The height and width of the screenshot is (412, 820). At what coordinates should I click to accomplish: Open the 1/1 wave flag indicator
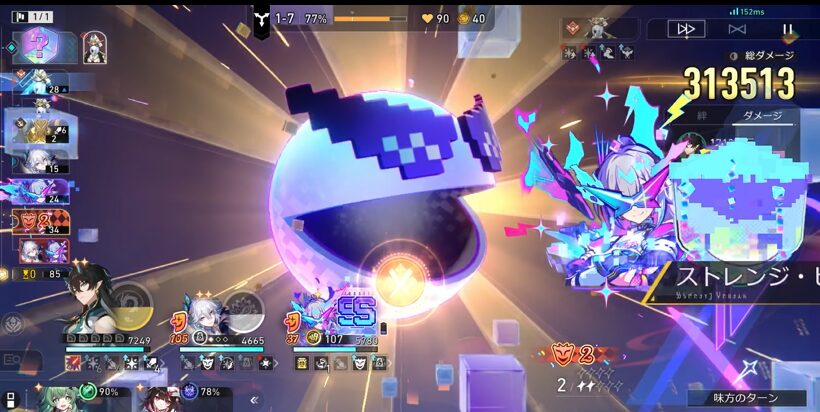(x=30, y=16)
